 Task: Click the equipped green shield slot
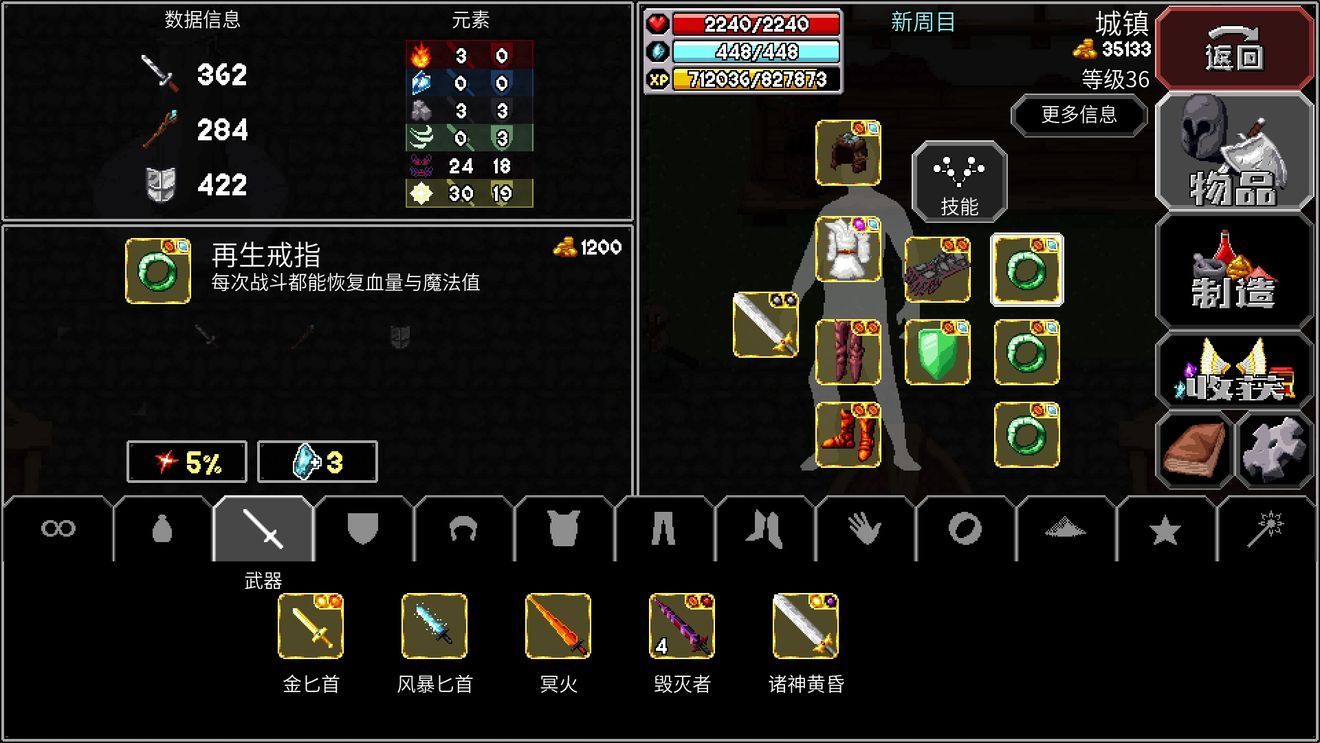938,352
